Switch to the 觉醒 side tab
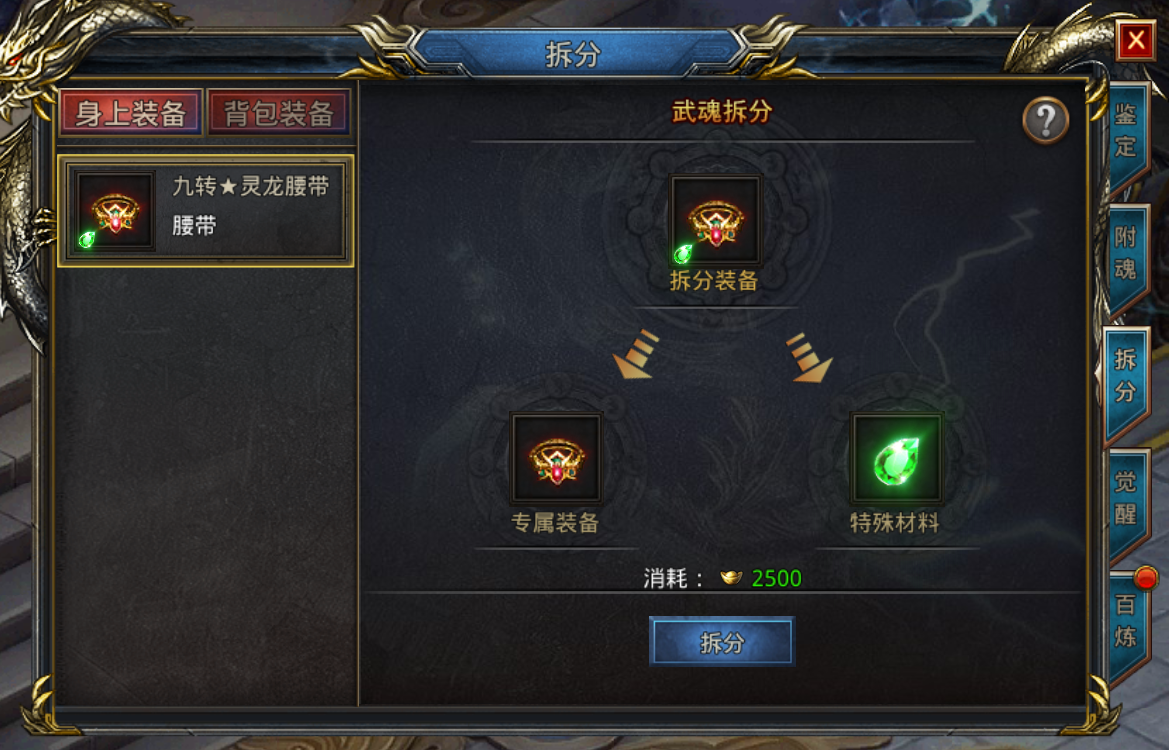This screenshot has width=1169, height=750. [x=1127, y=498]
